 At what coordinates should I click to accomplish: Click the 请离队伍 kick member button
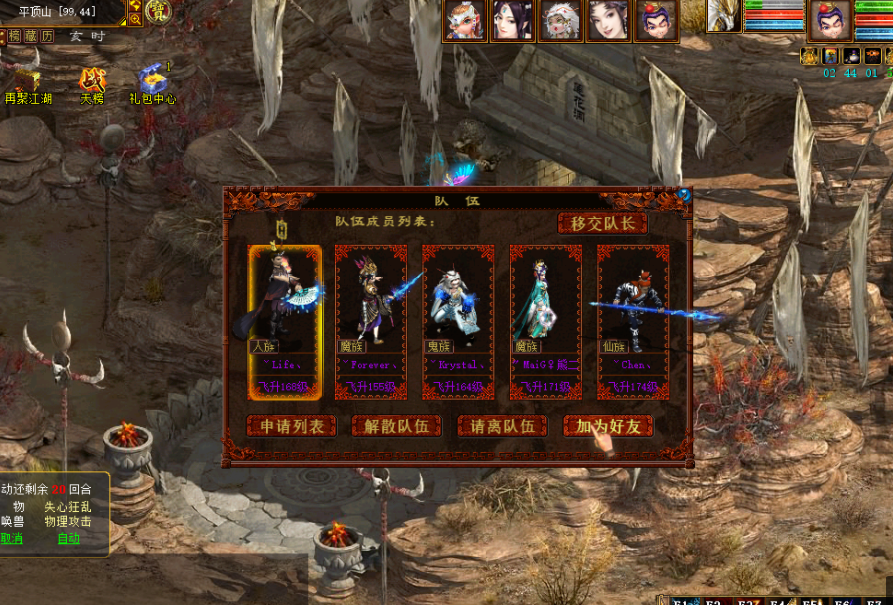[x=502, y=426]
